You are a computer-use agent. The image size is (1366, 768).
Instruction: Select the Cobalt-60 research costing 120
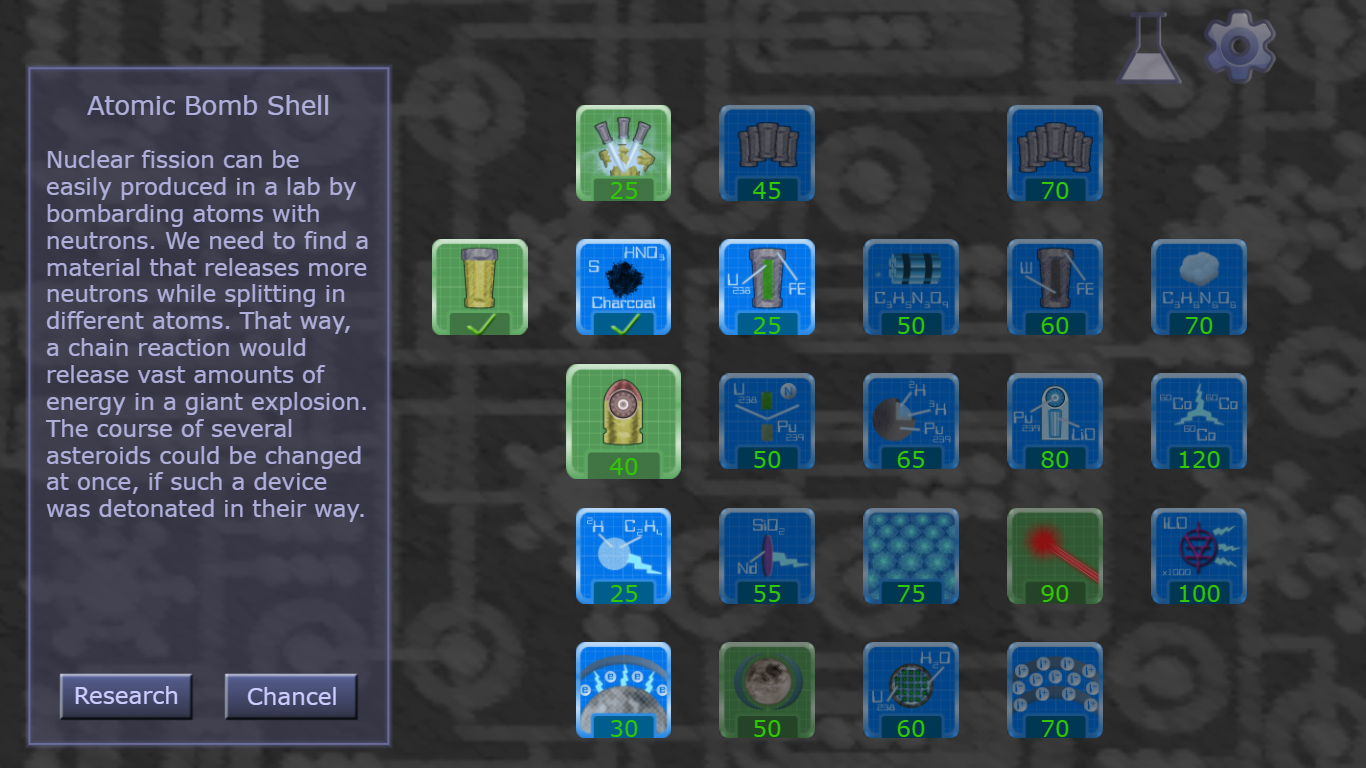click(1198, 422)
